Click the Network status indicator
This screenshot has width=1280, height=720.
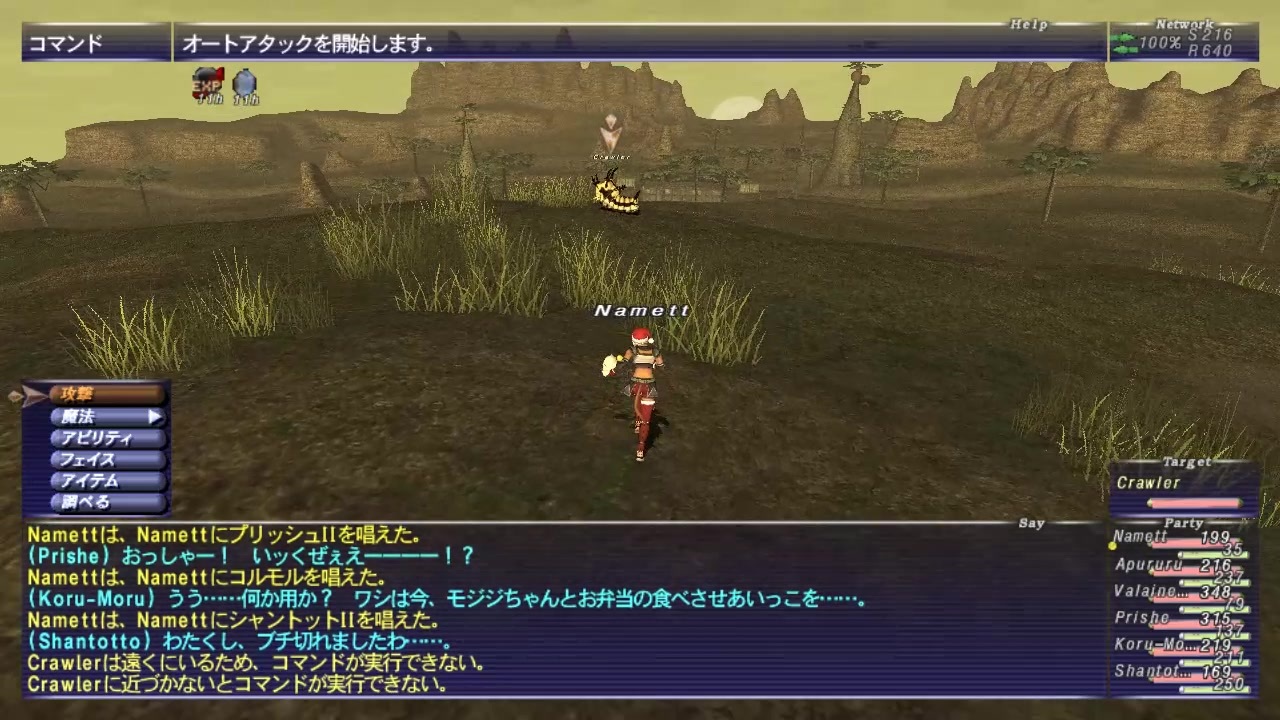(1185, 22)
